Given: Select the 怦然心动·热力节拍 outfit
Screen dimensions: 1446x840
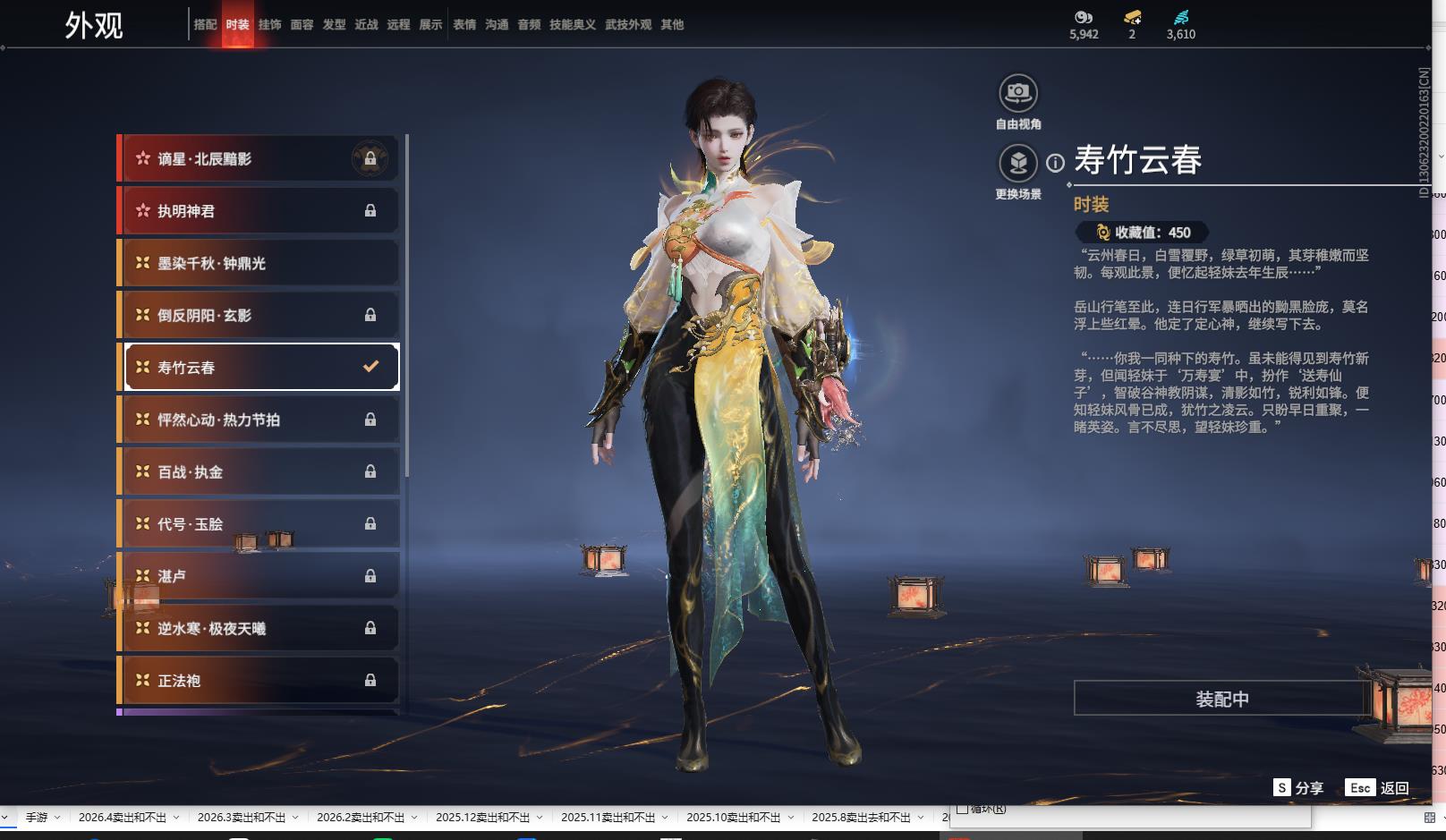Looking at the screenshot, I should [259, 420].
